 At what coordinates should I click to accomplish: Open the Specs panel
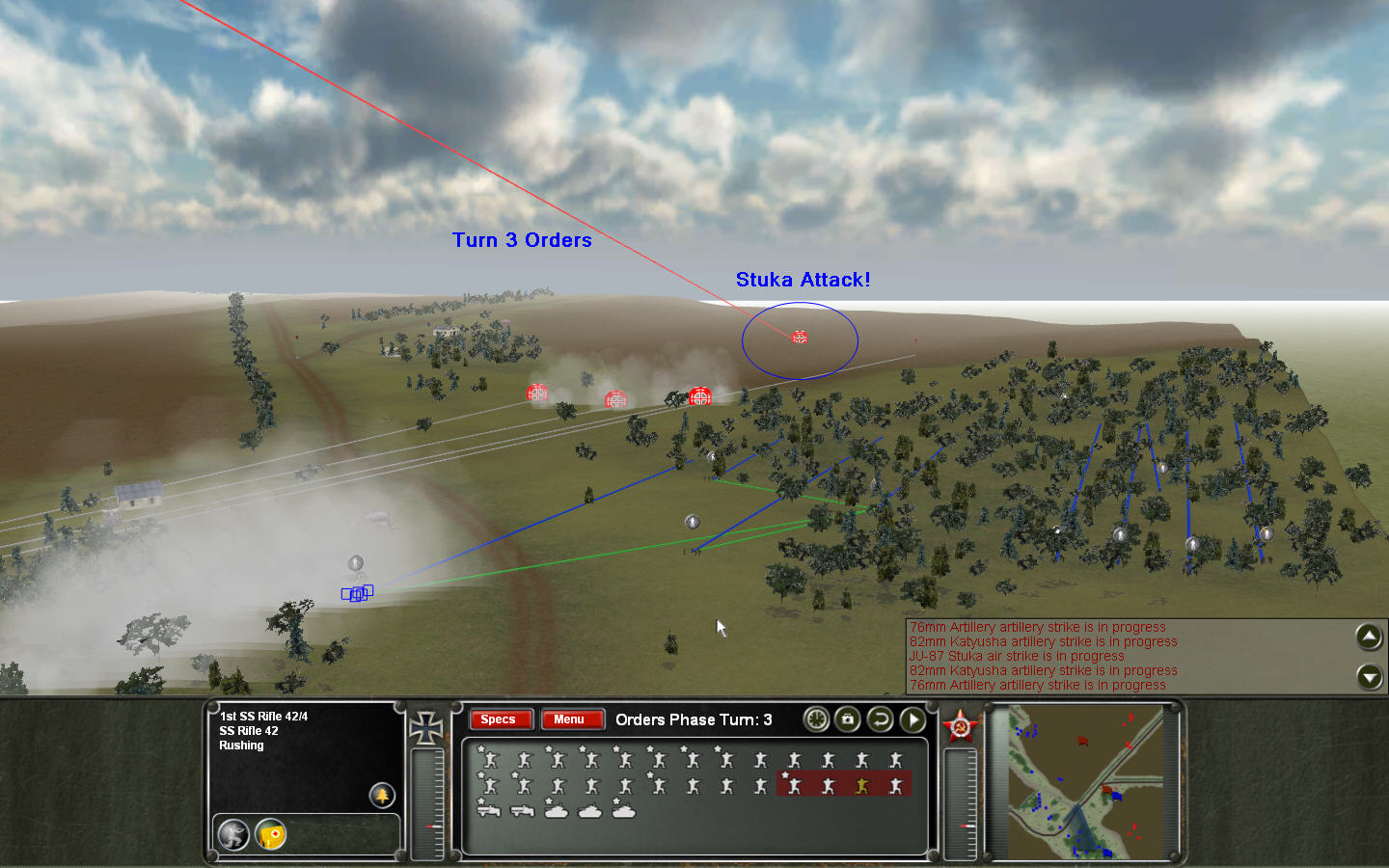coord(499,719)
